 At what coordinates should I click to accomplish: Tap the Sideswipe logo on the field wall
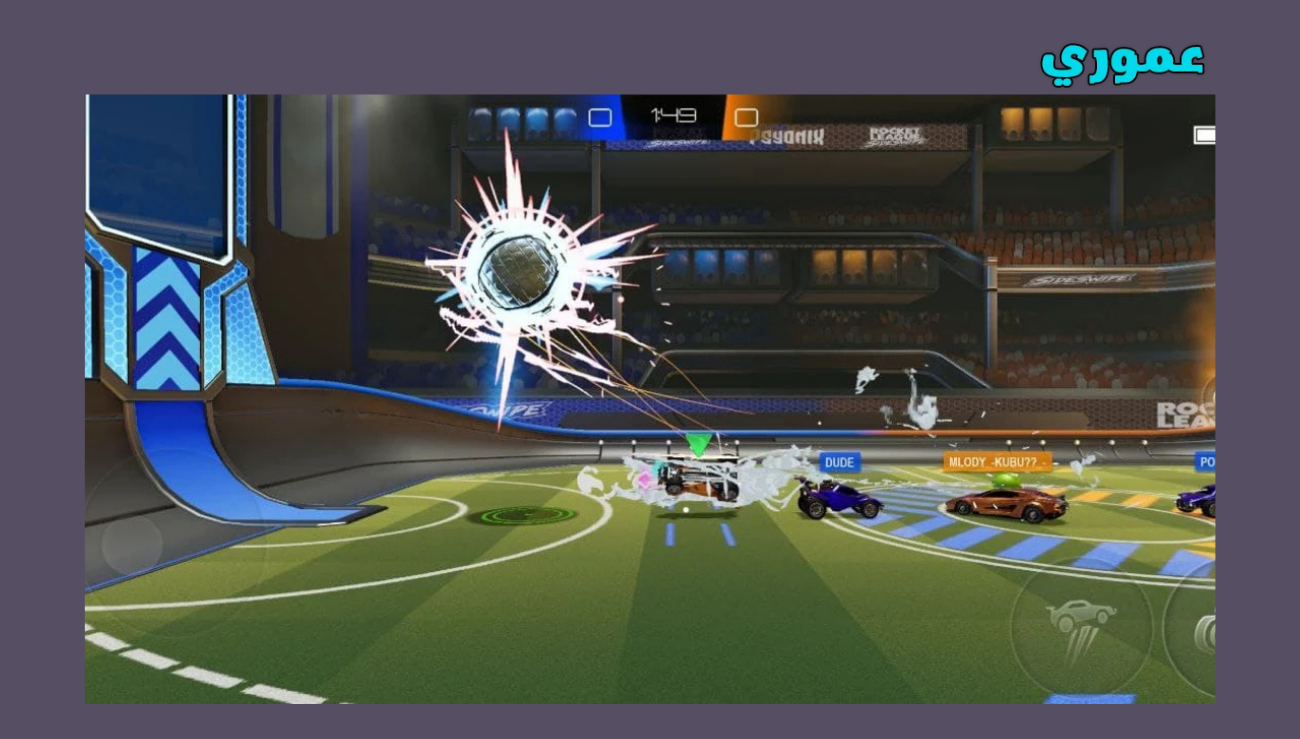[x=510, y=409]
